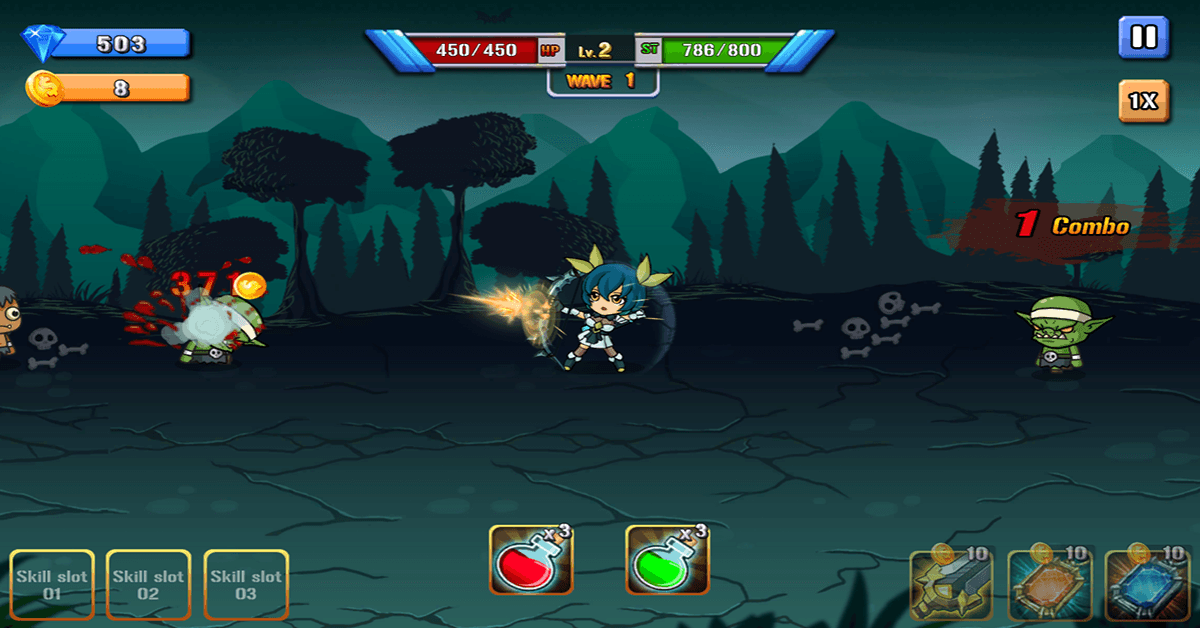Use the green stamina potion
The width and height of the screenshot is (1200, 628).
click(667, 560)
